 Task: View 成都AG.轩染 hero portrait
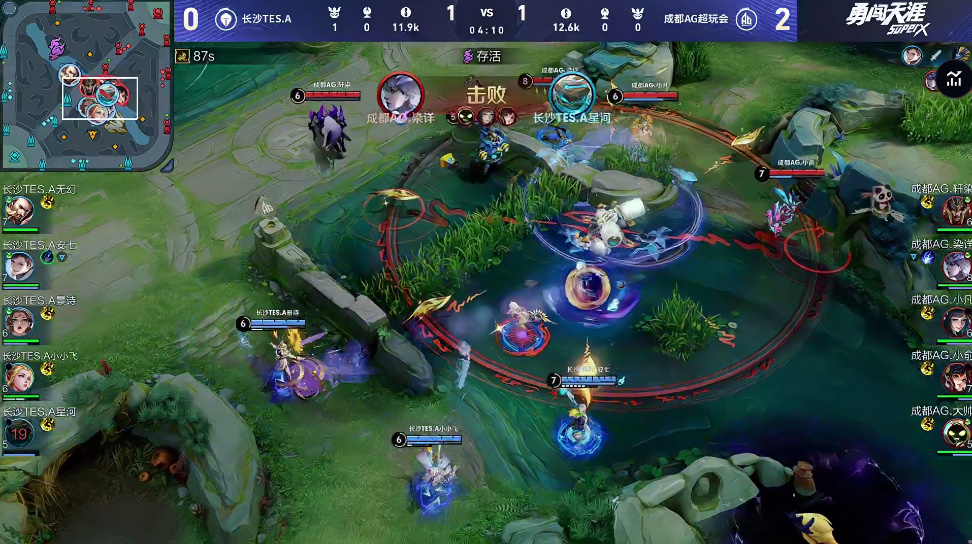[x=956, y=210]
